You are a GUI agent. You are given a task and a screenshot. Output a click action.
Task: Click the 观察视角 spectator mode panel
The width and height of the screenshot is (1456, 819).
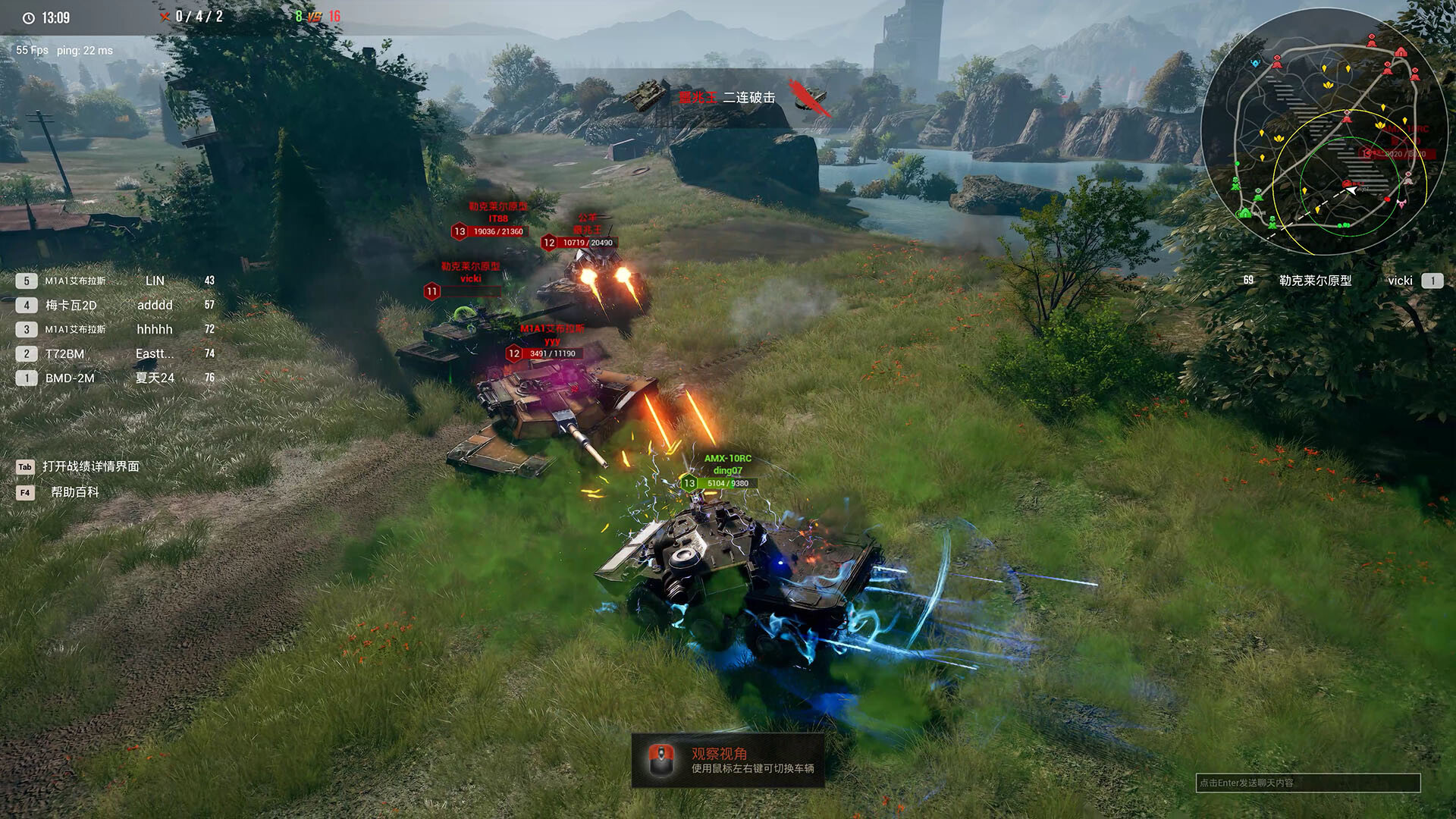coord(728,760)
